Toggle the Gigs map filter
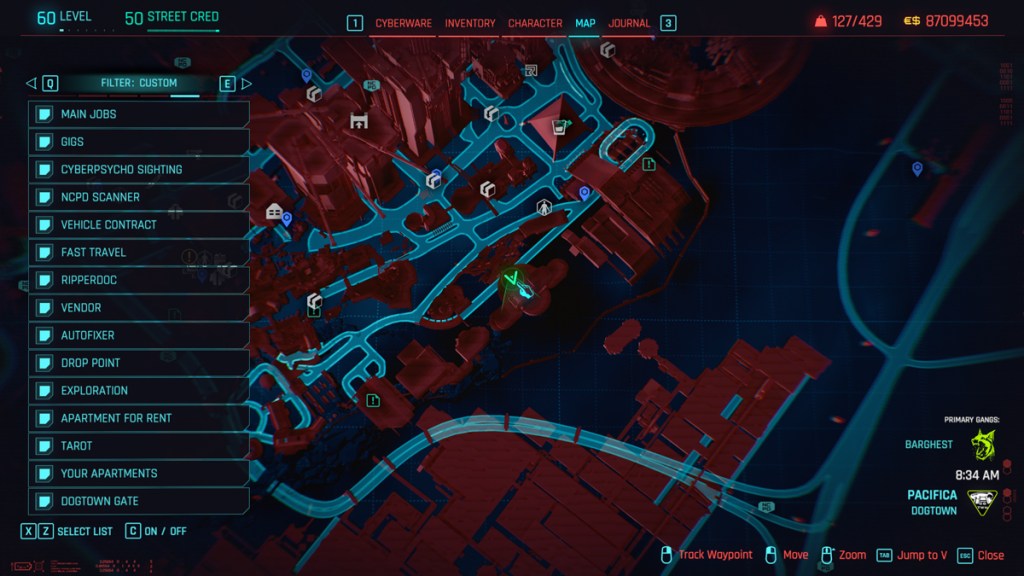This screenshot has height=576, width=1024. 139,142
